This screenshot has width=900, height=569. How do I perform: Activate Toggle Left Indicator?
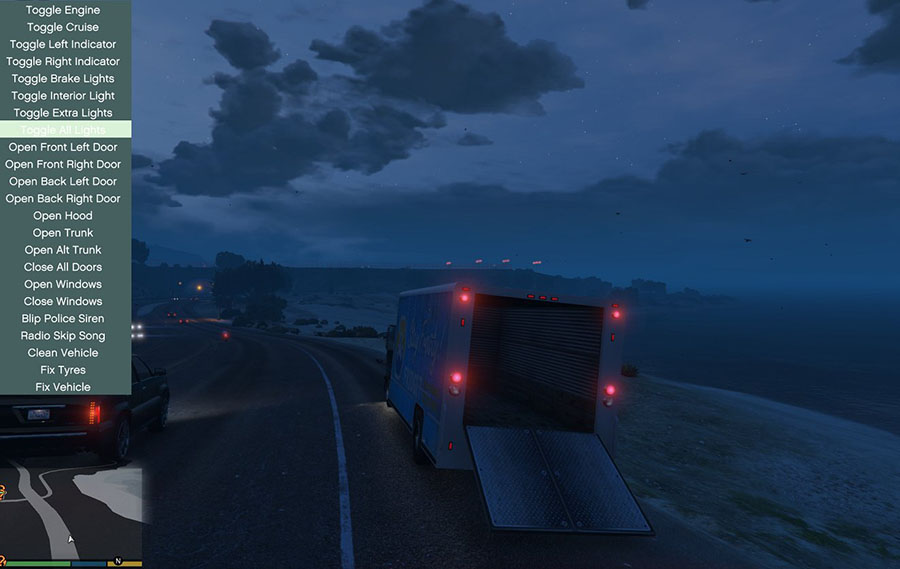coord(63,44)
